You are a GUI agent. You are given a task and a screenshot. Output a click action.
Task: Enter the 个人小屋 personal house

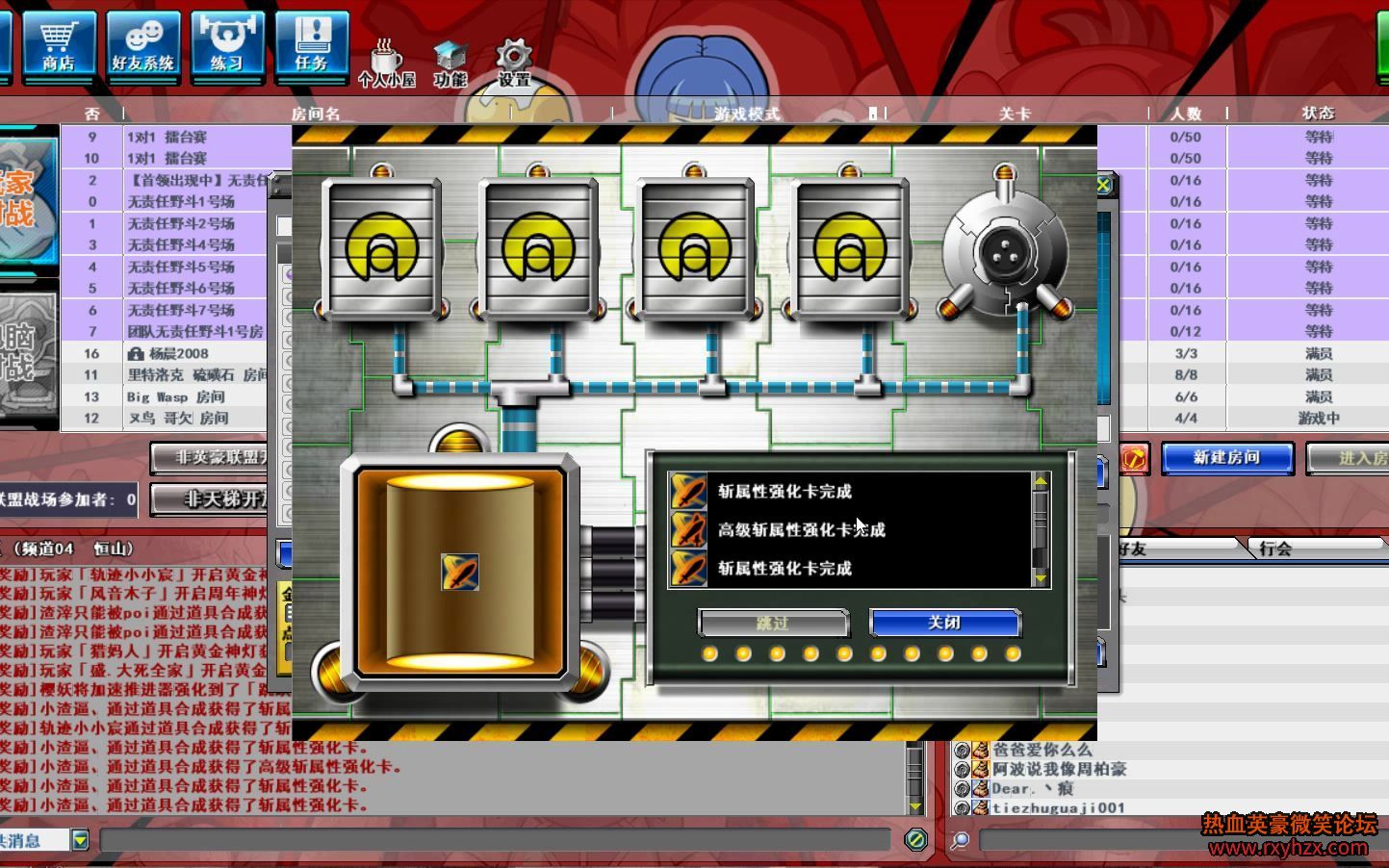[386, 64]
